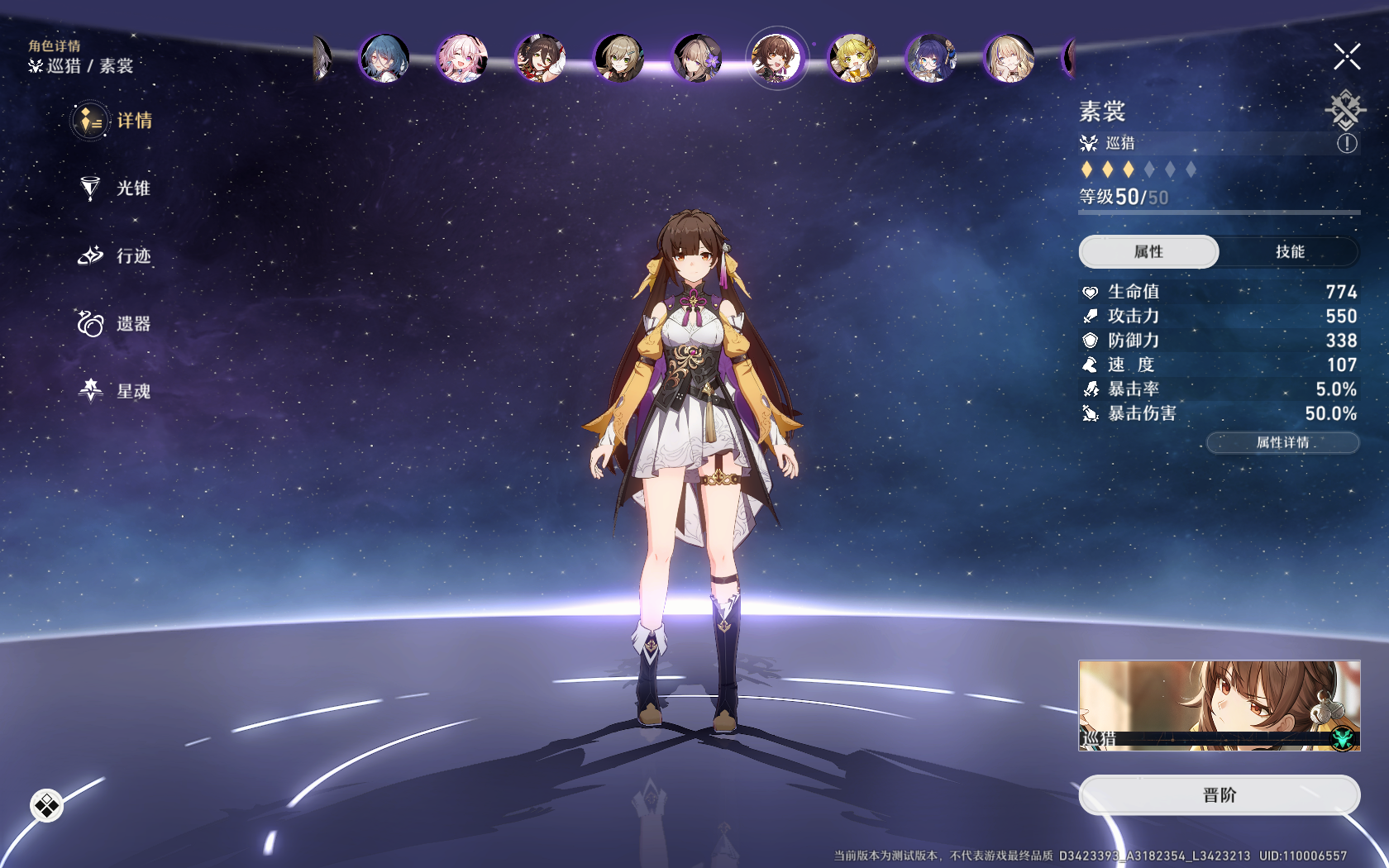Click the path info exclamation icon
Screen dimensions: 1389x868
pyautogui.click(x=1347, y=144)
